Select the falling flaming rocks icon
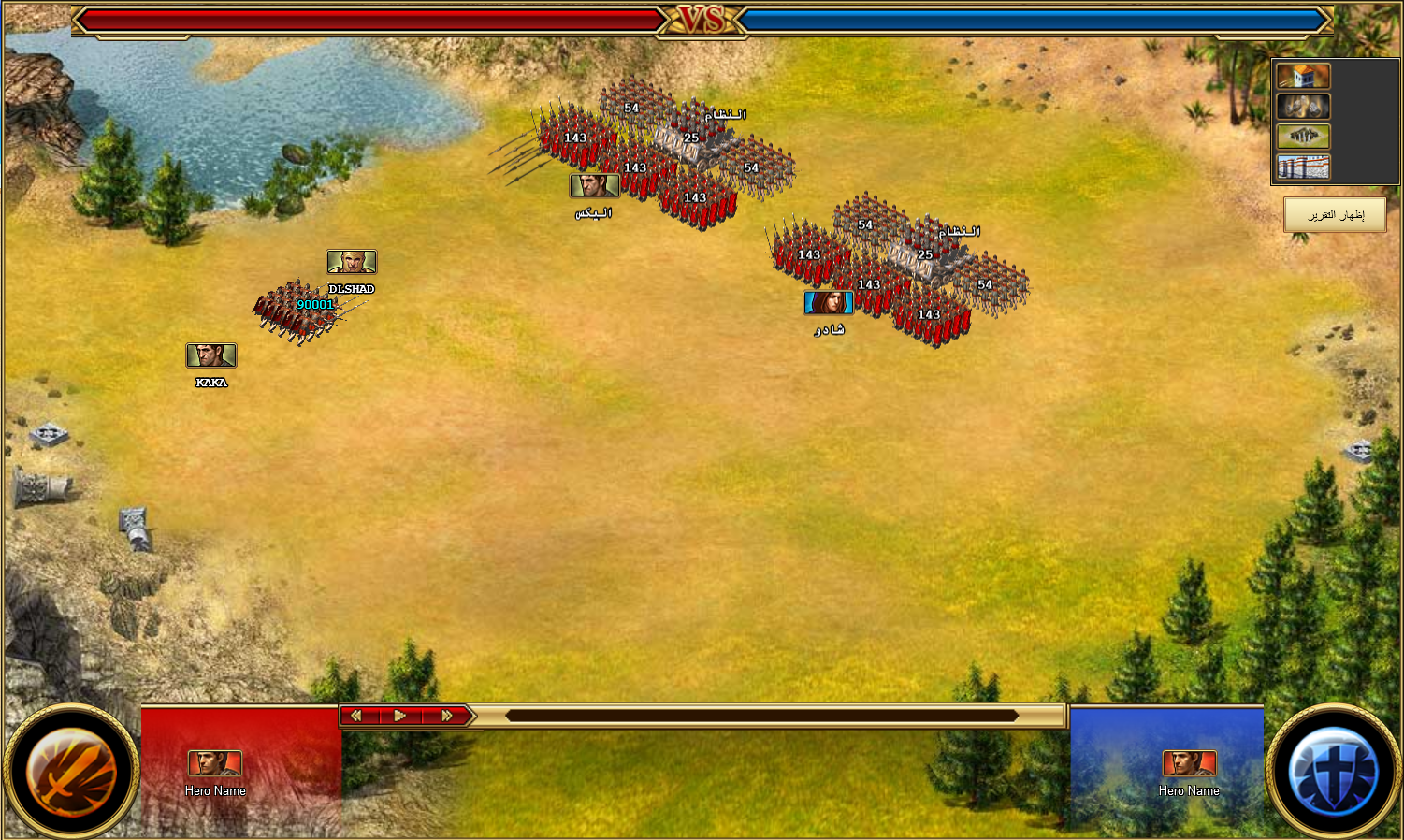Image resolution: width=1404 pixels, height=840 pixels. pos(1303,107)
